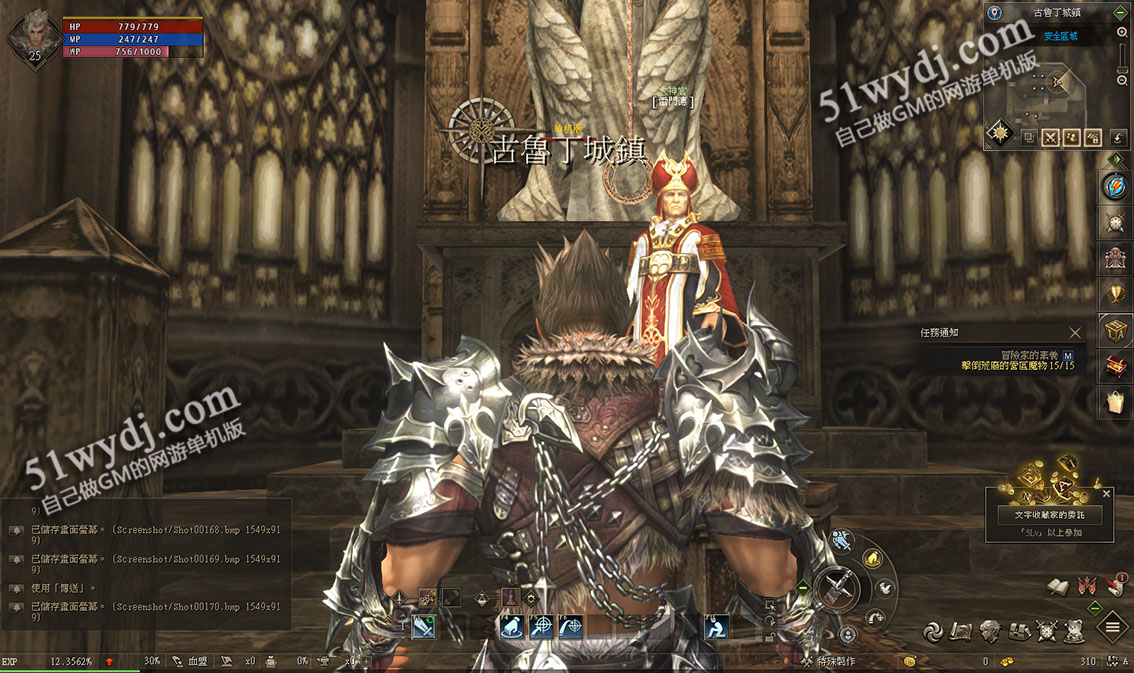The height and width of the screenshot is (673, 1134).
Task: Zoom in the minimap with the plus magnifier
Action: 1122,33
